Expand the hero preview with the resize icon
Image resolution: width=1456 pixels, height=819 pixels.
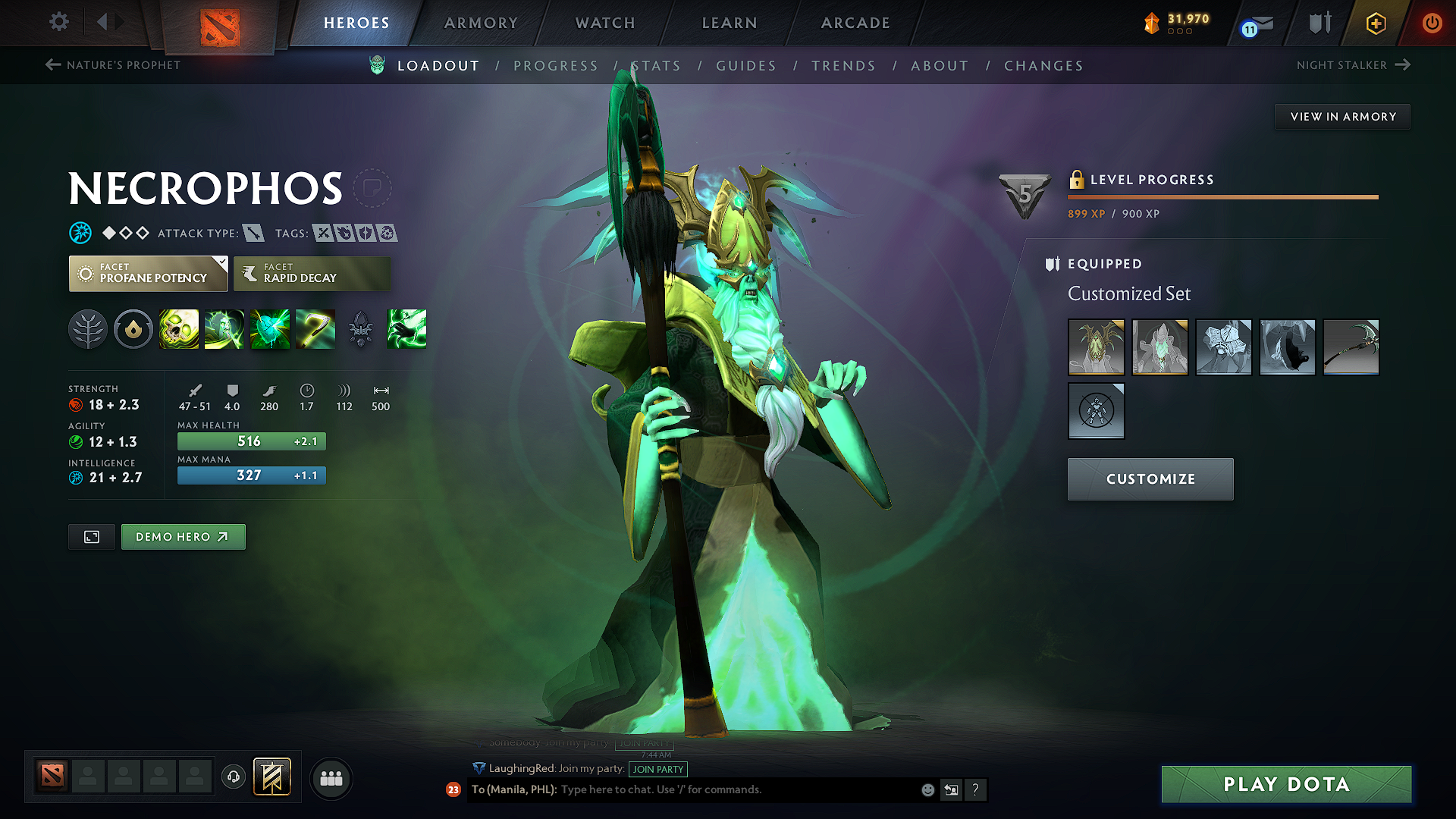(91, 536)
